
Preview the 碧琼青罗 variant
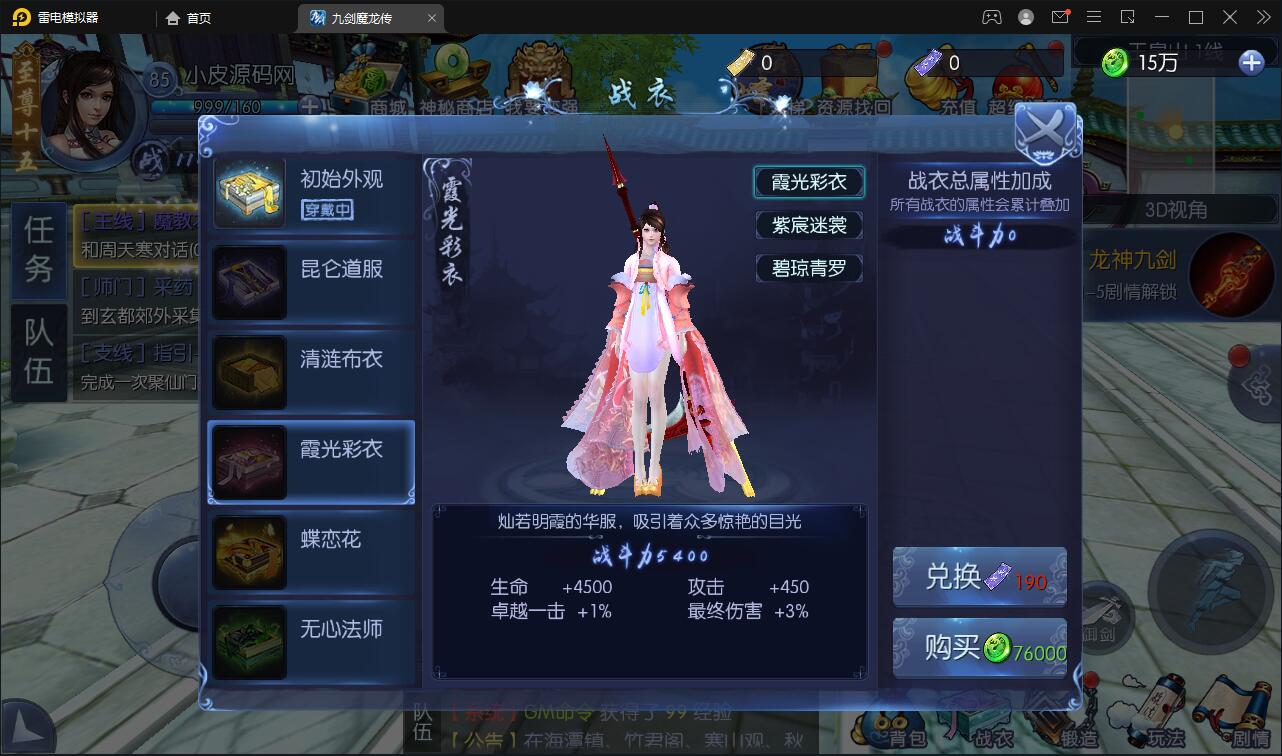tap(809, 268)
